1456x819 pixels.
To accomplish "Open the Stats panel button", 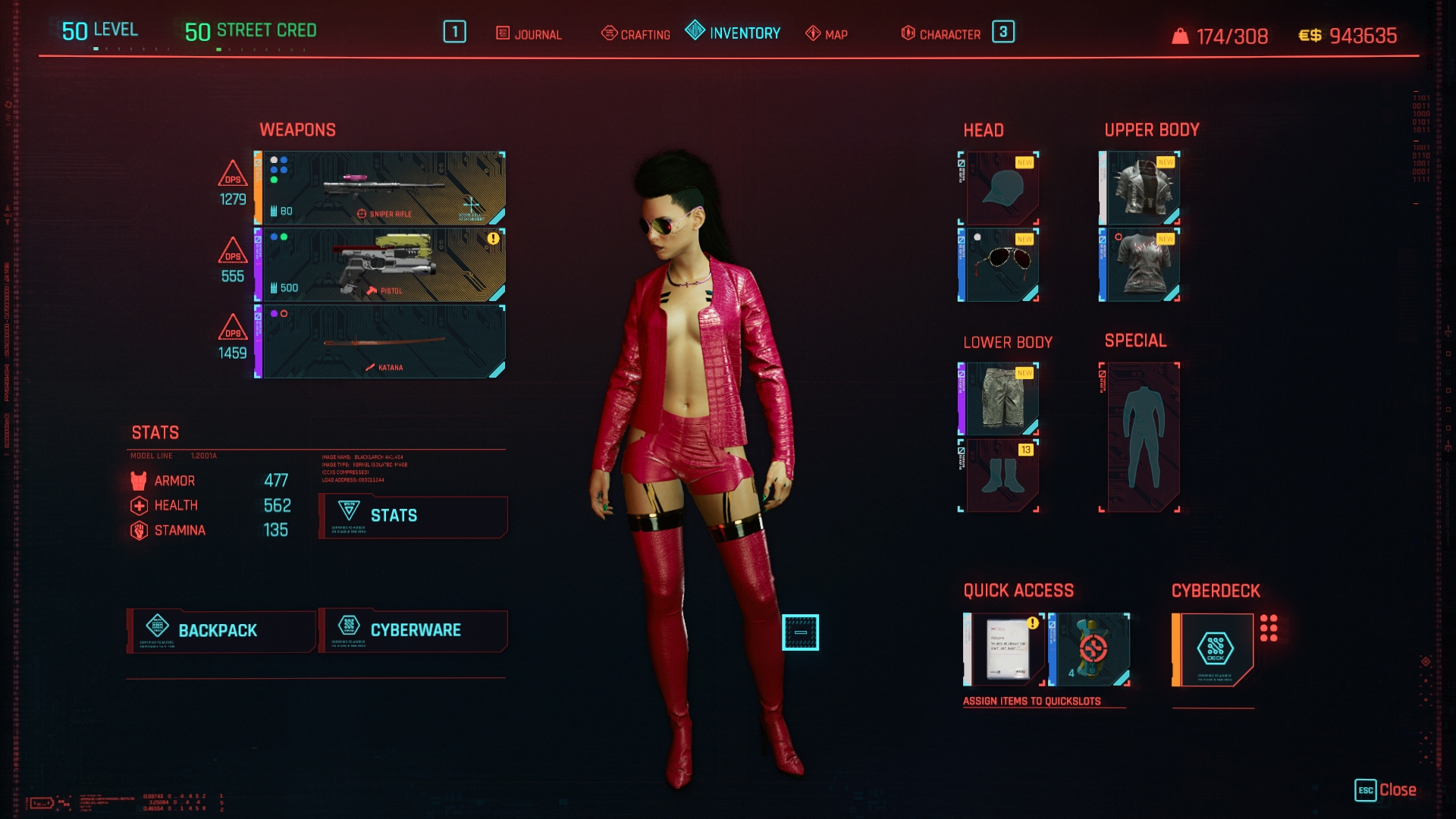I will (413, 516).
